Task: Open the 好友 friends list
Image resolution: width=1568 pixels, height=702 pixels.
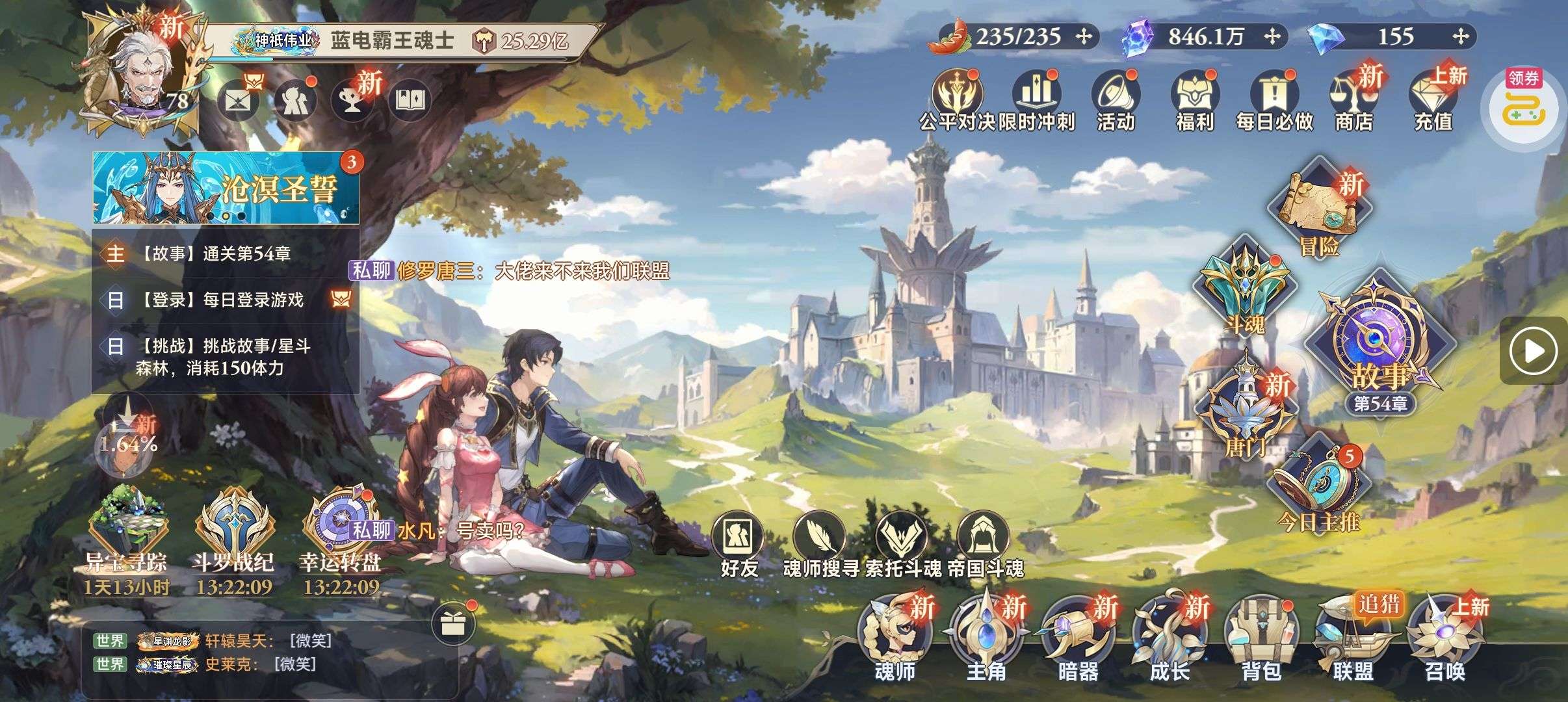Action: 739,545
